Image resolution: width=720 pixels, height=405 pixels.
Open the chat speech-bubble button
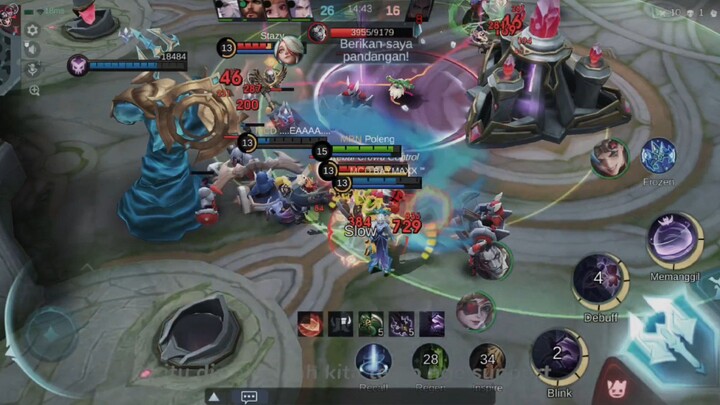pos(249,397)
